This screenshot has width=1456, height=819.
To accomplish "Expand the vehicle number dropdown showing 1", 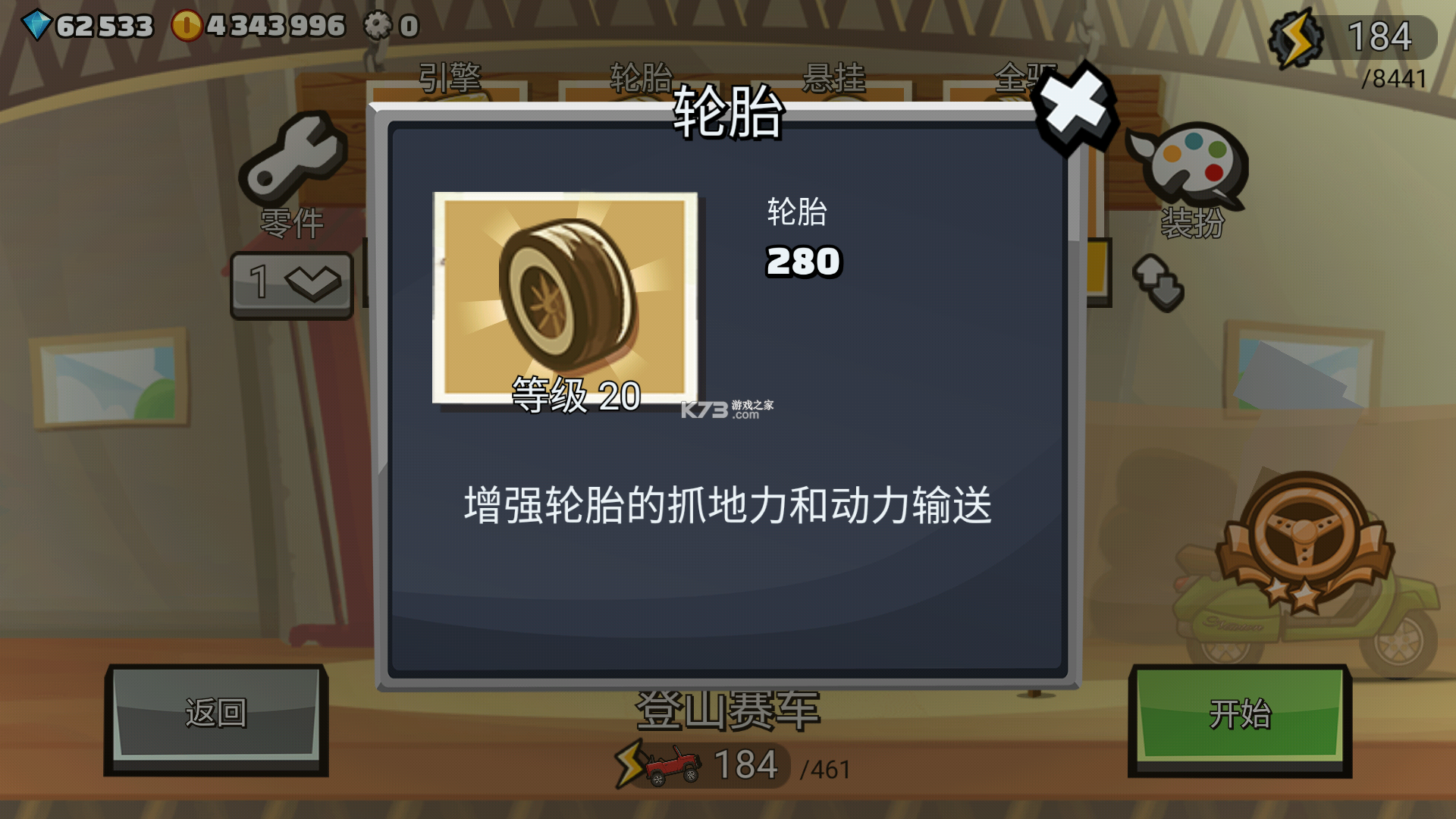I will tap(290, 284).
